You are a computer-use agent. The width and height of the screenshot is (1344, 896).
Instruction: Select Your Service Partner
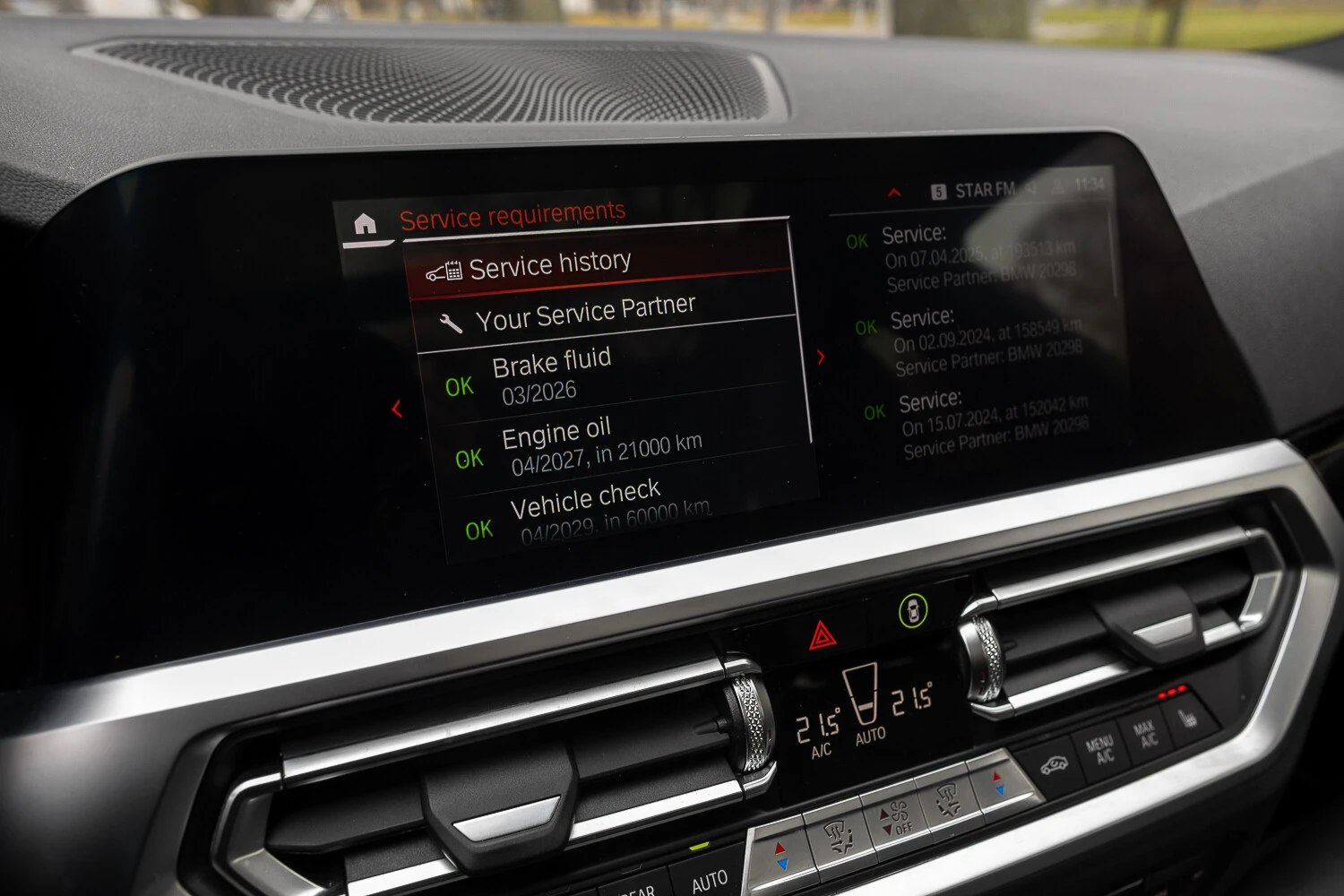coord(584,314)
